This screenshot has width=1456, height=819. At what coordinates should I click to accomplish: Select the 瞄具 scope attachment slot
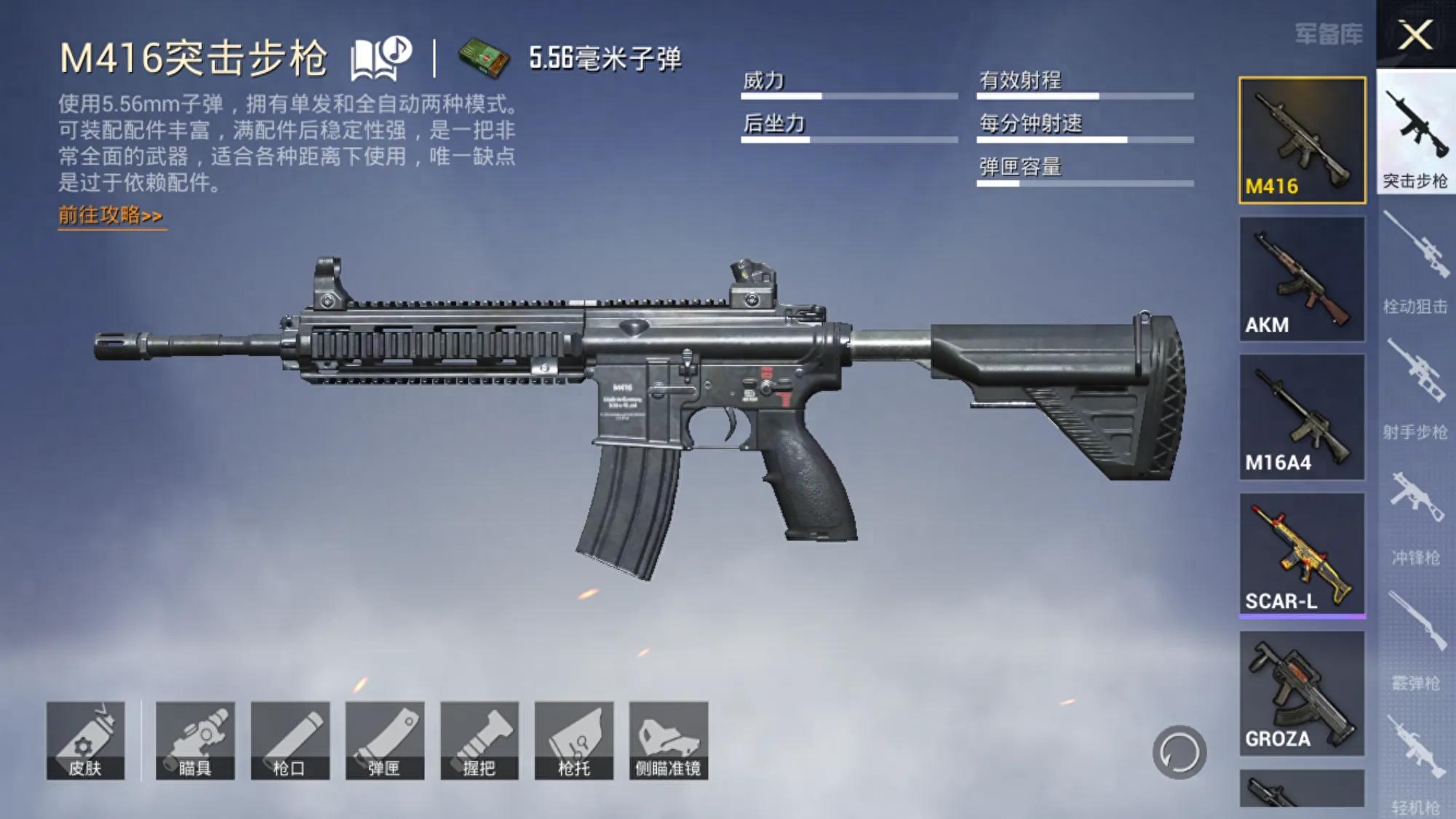(195, 740)
